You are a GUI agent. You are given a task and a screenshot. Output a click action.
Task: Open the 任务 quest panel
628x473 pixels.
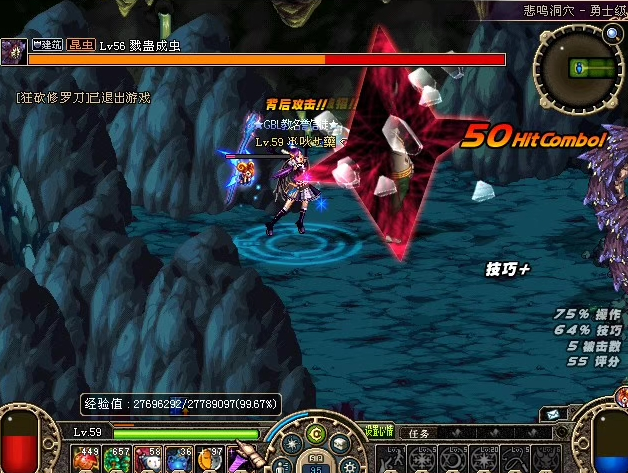(424, 432)
